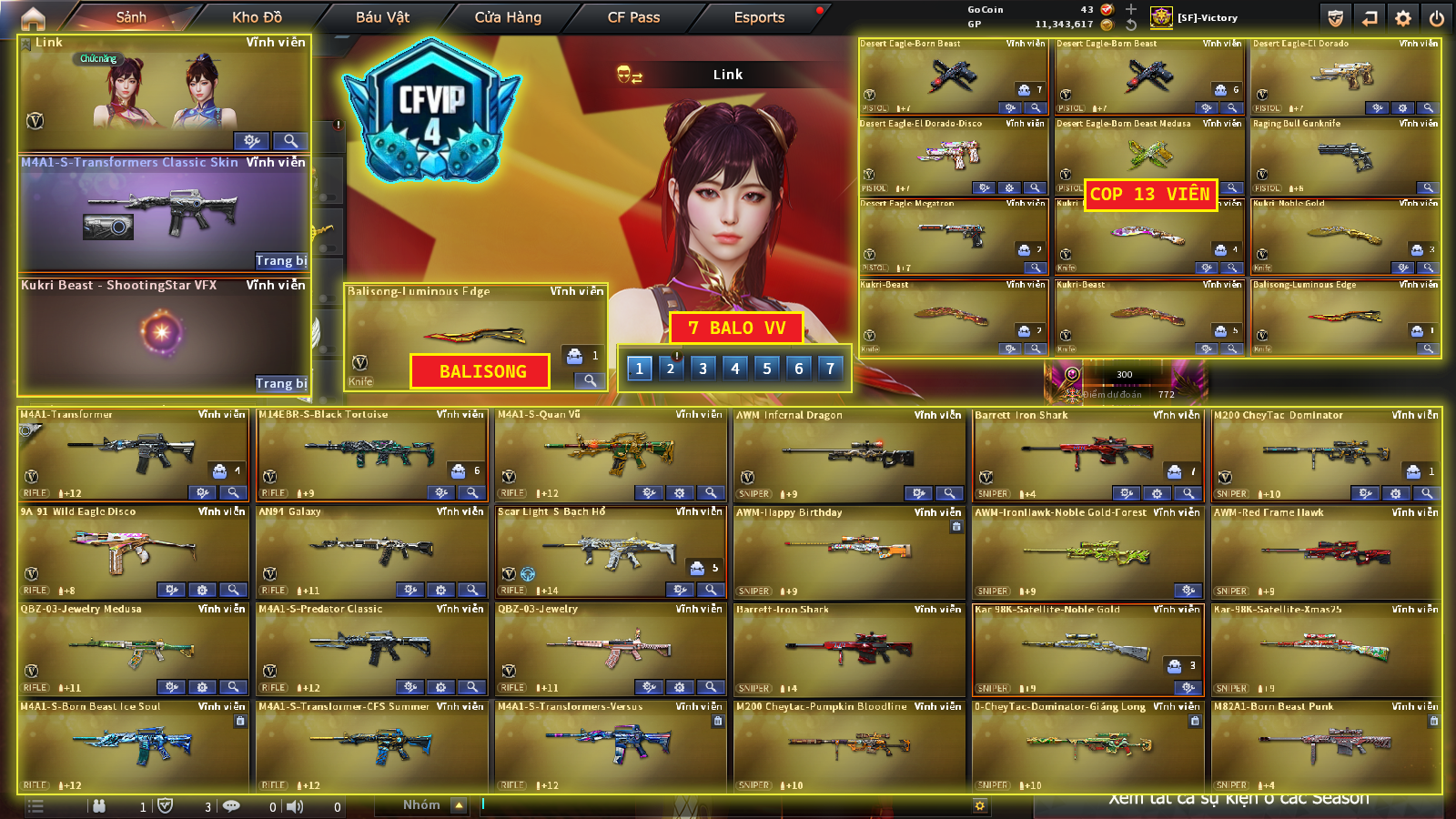Viewport: 1456px width, 819px height.
Task: Open the gear settings icon
Action: pyautogui.click(x=1403, y=18)
